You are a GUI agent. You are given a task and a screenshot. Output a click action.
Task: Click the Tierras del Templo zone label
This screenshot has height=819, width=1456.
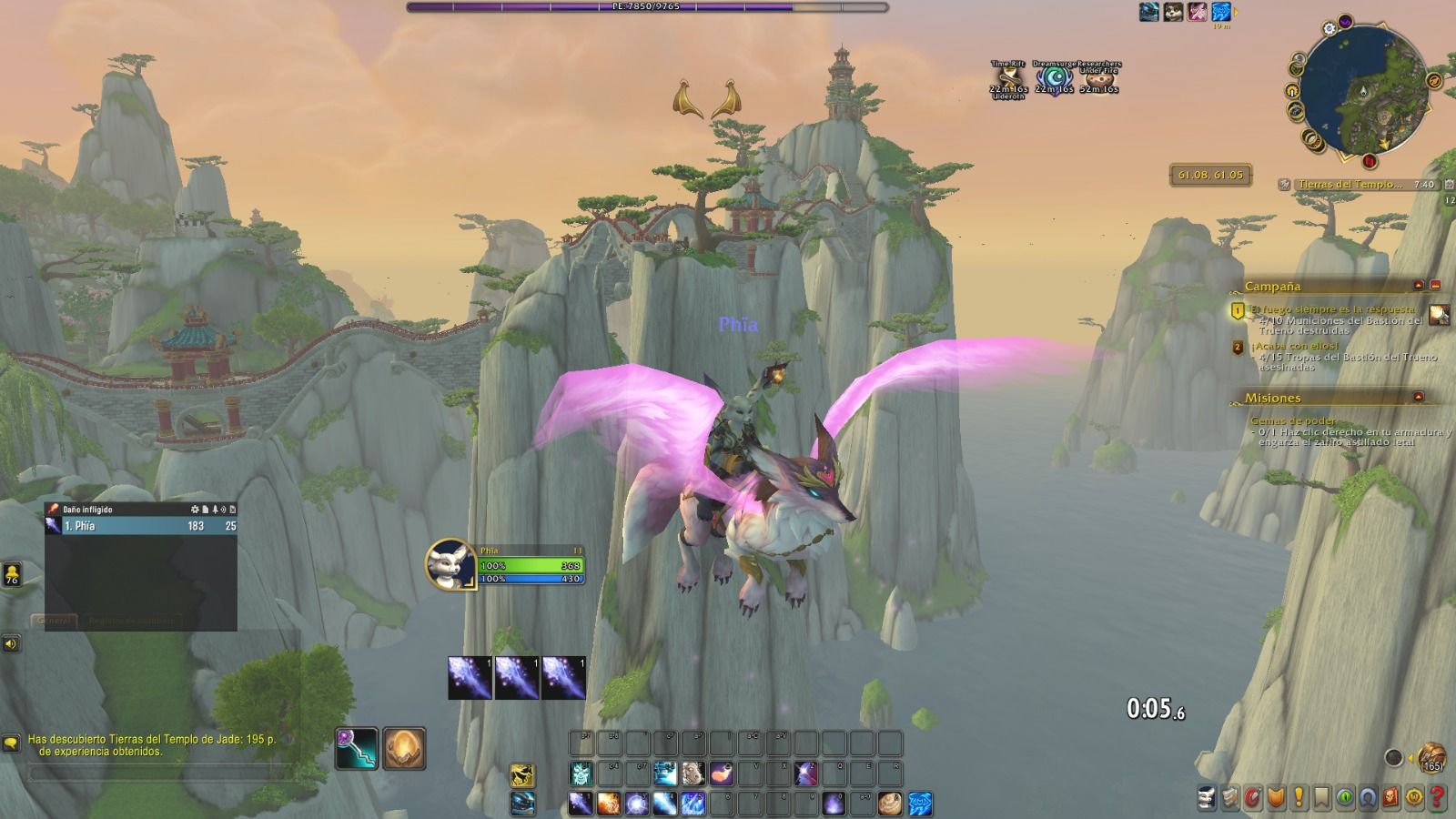point(1350,185)
